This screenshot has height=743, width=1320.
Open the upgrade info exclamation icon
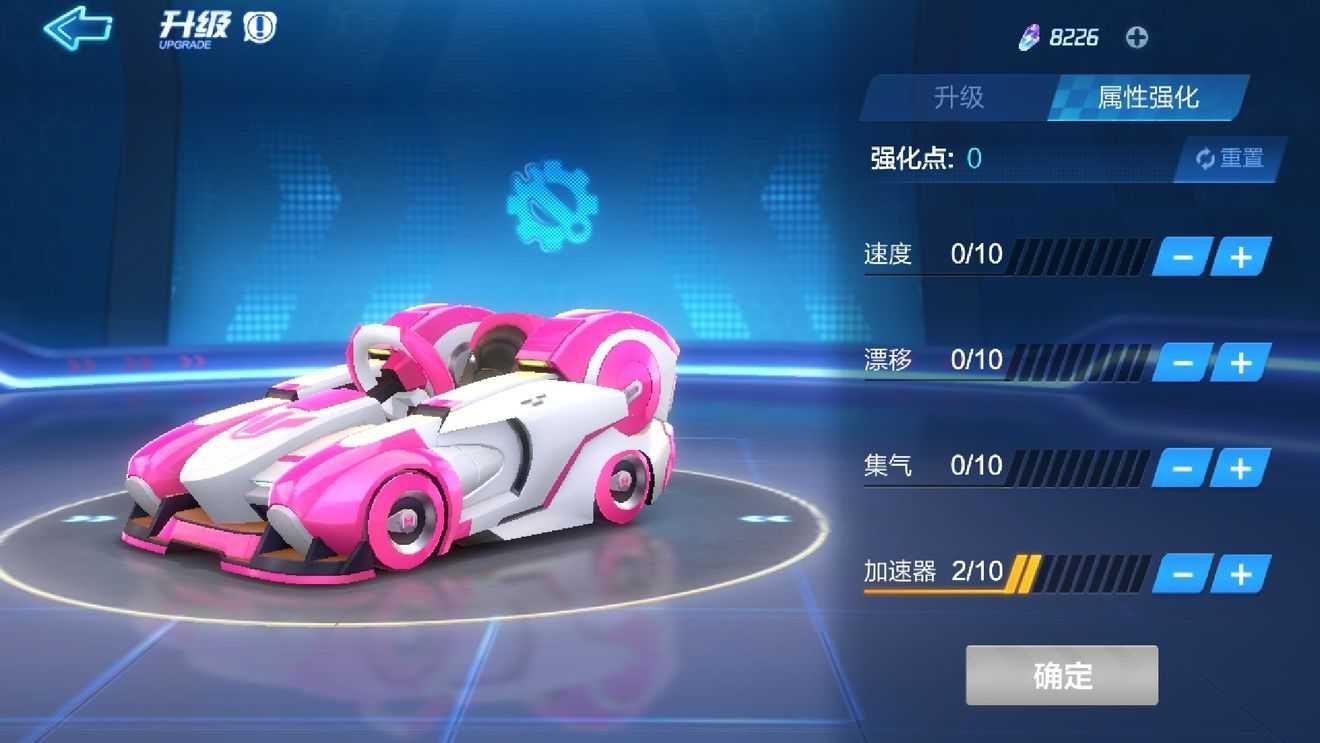tap(260, 28)
